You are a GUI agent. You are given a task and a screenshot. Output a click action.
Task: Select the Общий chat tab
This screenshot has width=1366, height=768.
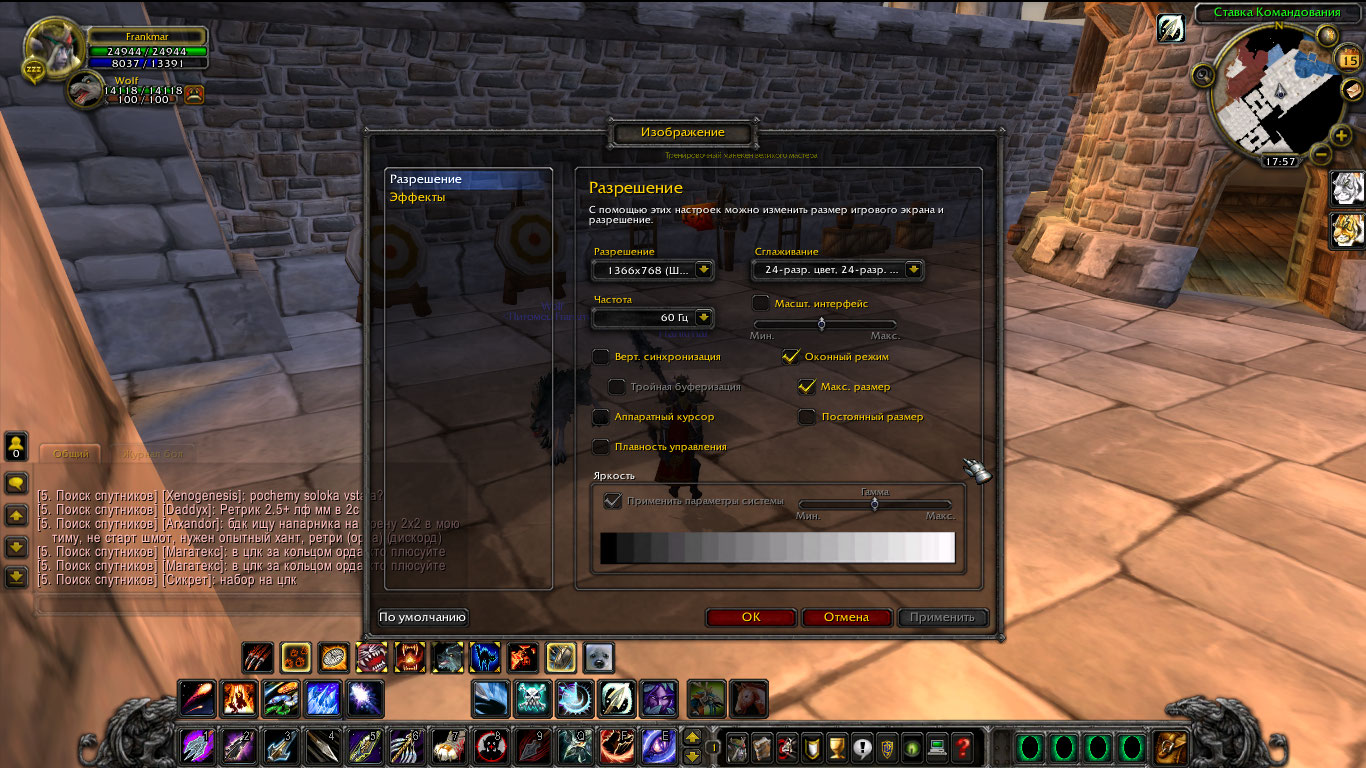click(70, 453)
